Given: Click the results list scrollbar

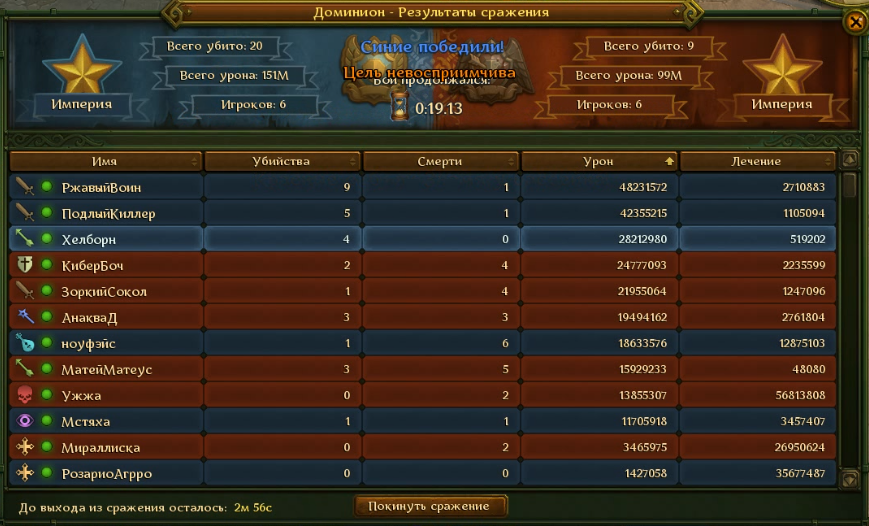Looking at the screenshot, I should pos(850,320).
